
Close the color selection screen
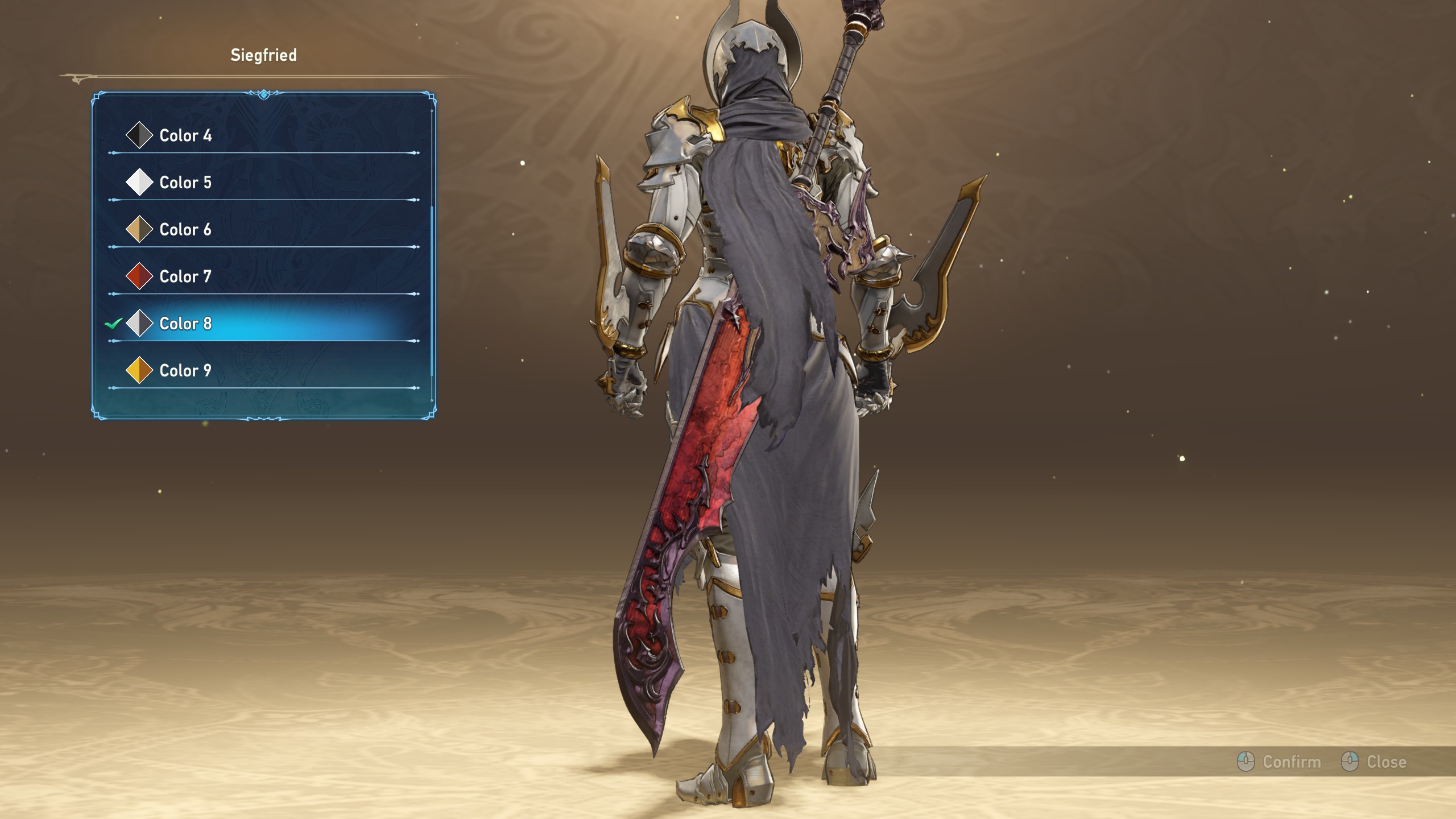point(1375,762)
